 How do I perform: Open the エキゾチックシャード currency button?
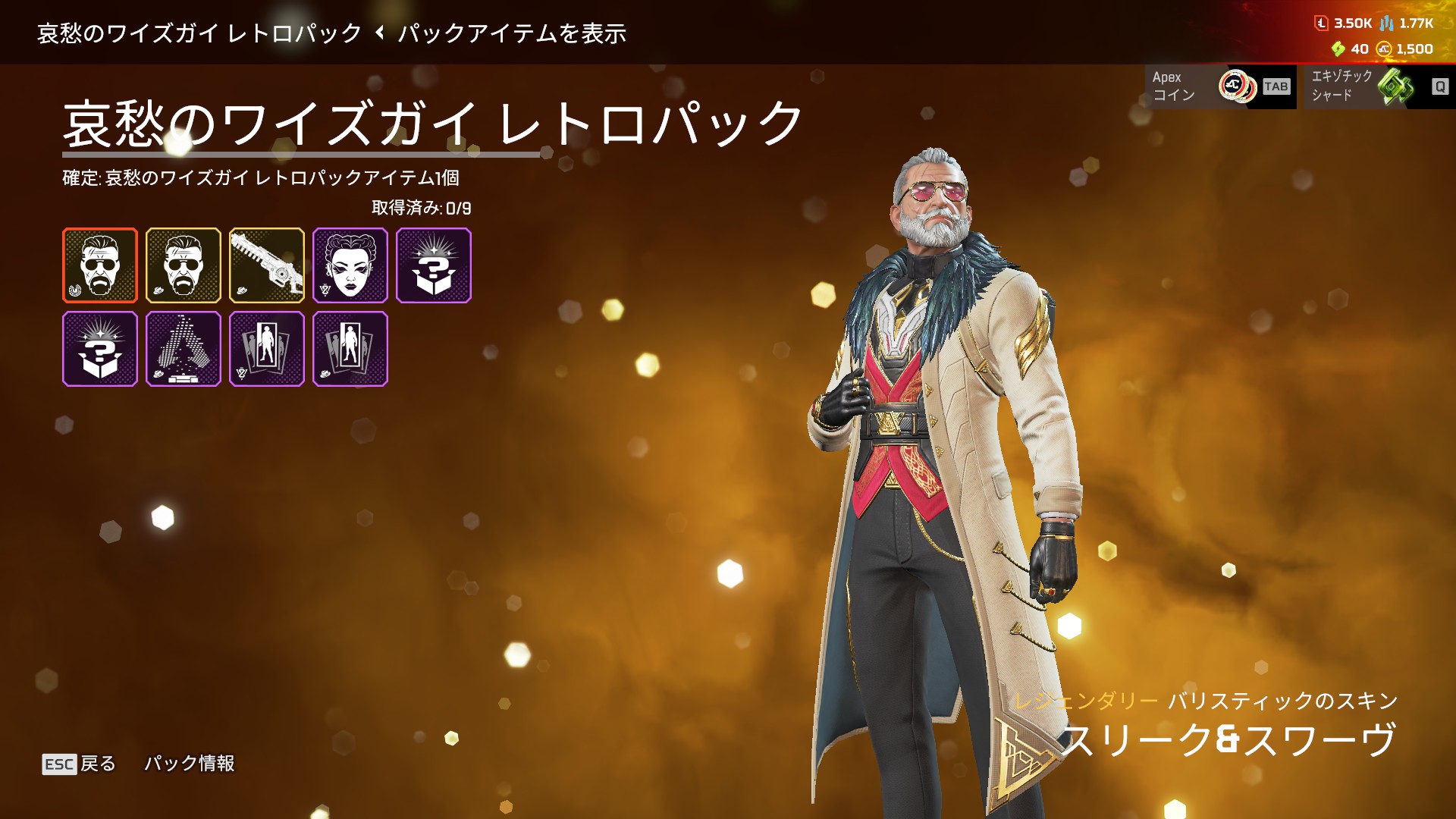pos(1378,86)
